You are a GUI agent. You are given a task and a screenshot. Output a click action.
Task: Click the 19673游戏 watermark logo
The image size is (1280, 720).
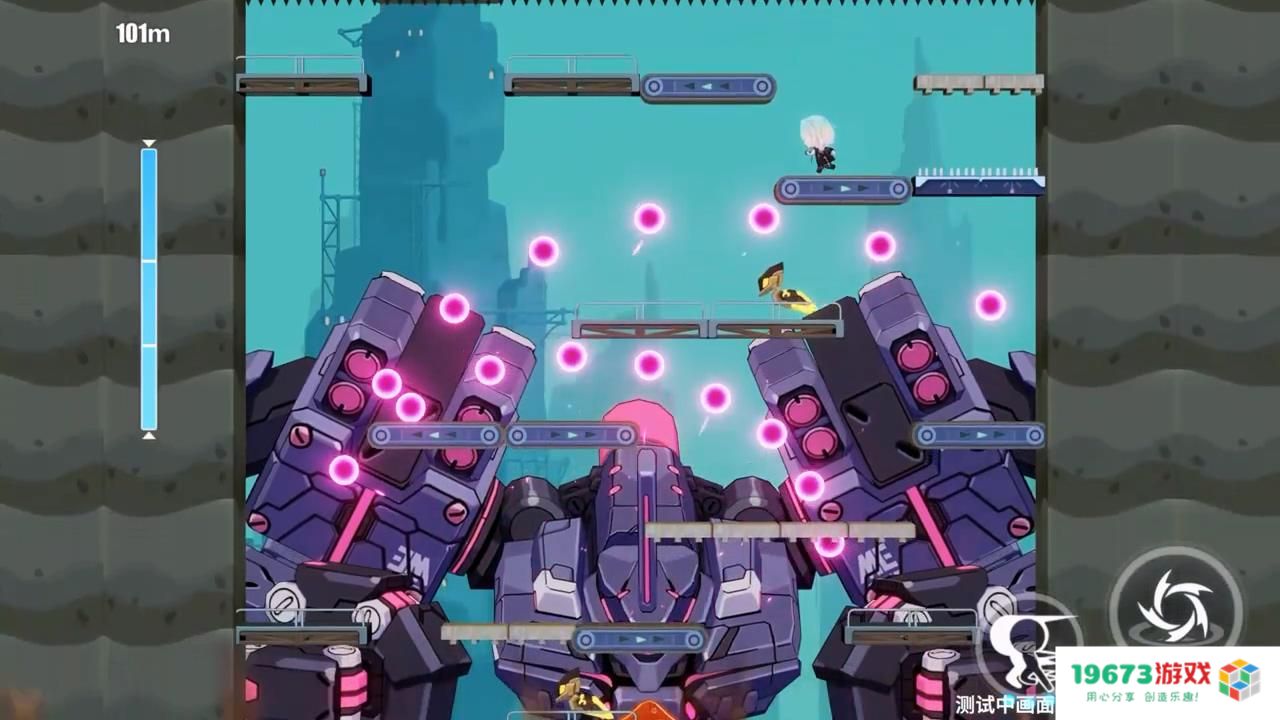(x=1166, y=682)
